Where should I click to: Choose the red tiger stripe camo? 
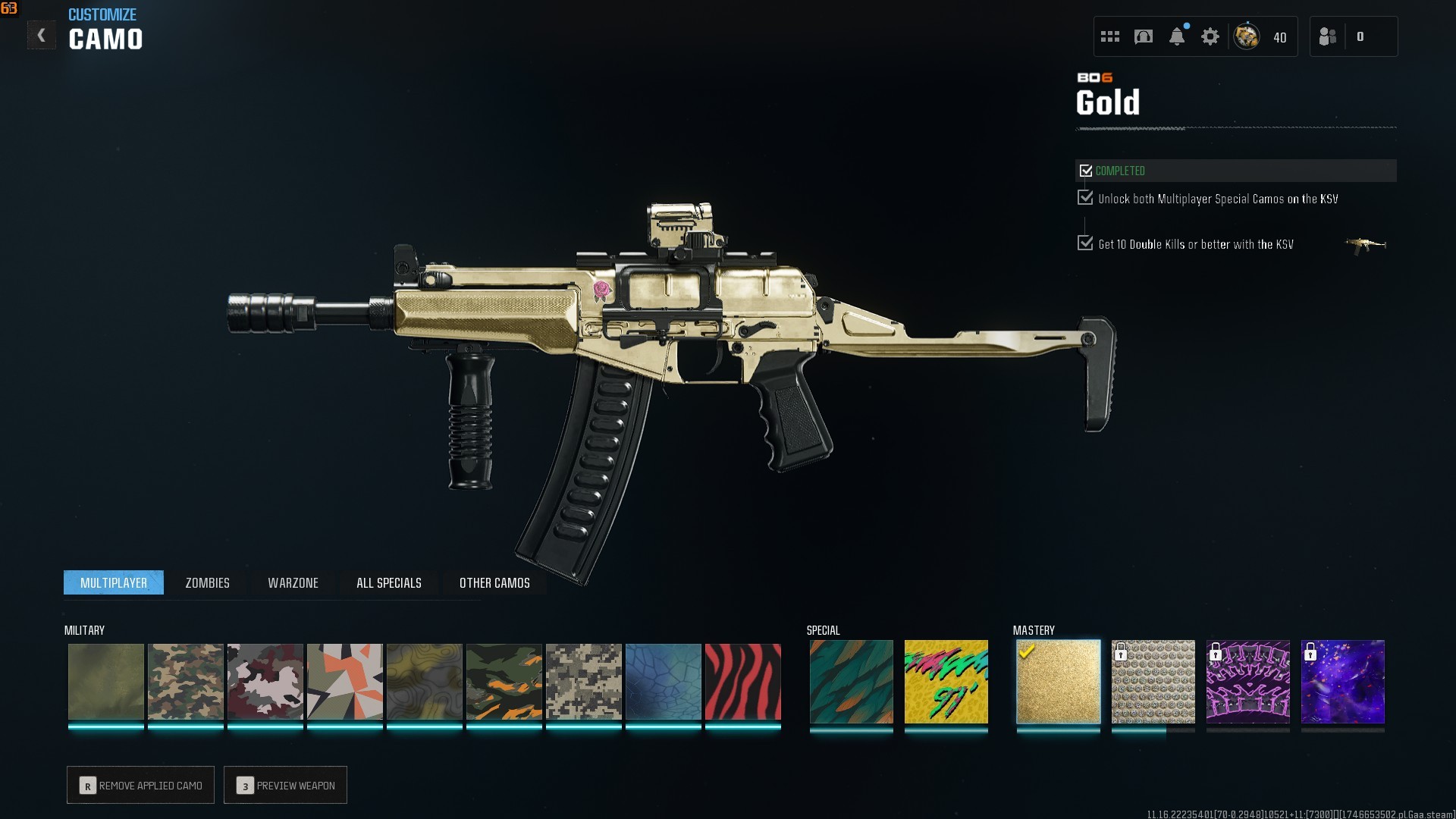pos(742,682)
